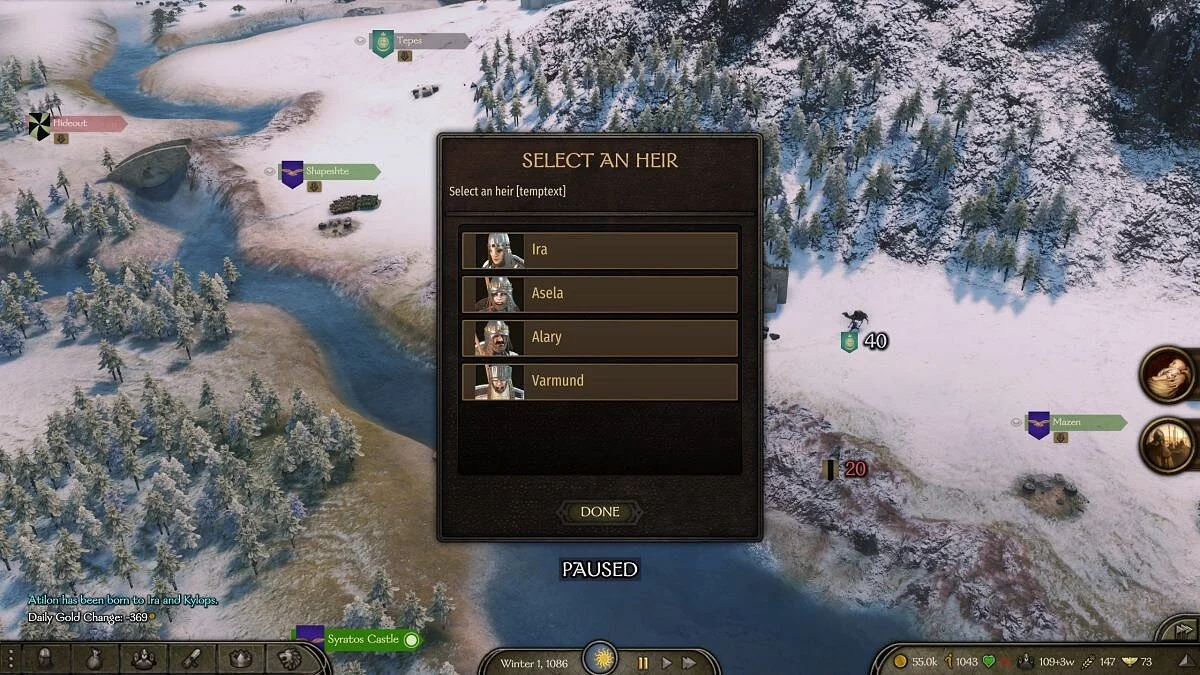Viewport: 1200px width, 675px height.
Task: Open the newborn baby notification
Action: [1170, 375]
